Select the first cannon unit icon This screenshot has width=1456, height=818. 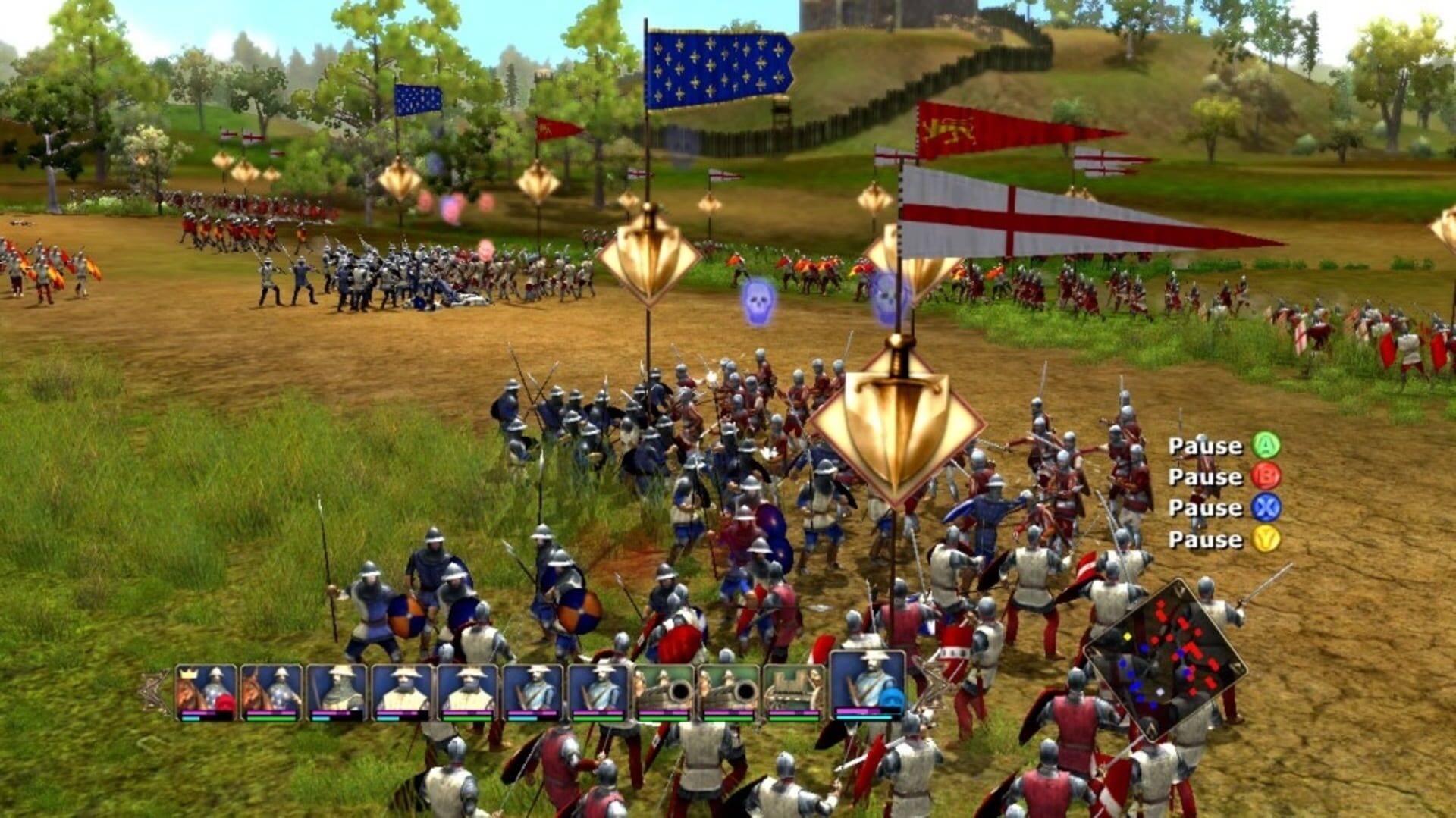[664, 688]
